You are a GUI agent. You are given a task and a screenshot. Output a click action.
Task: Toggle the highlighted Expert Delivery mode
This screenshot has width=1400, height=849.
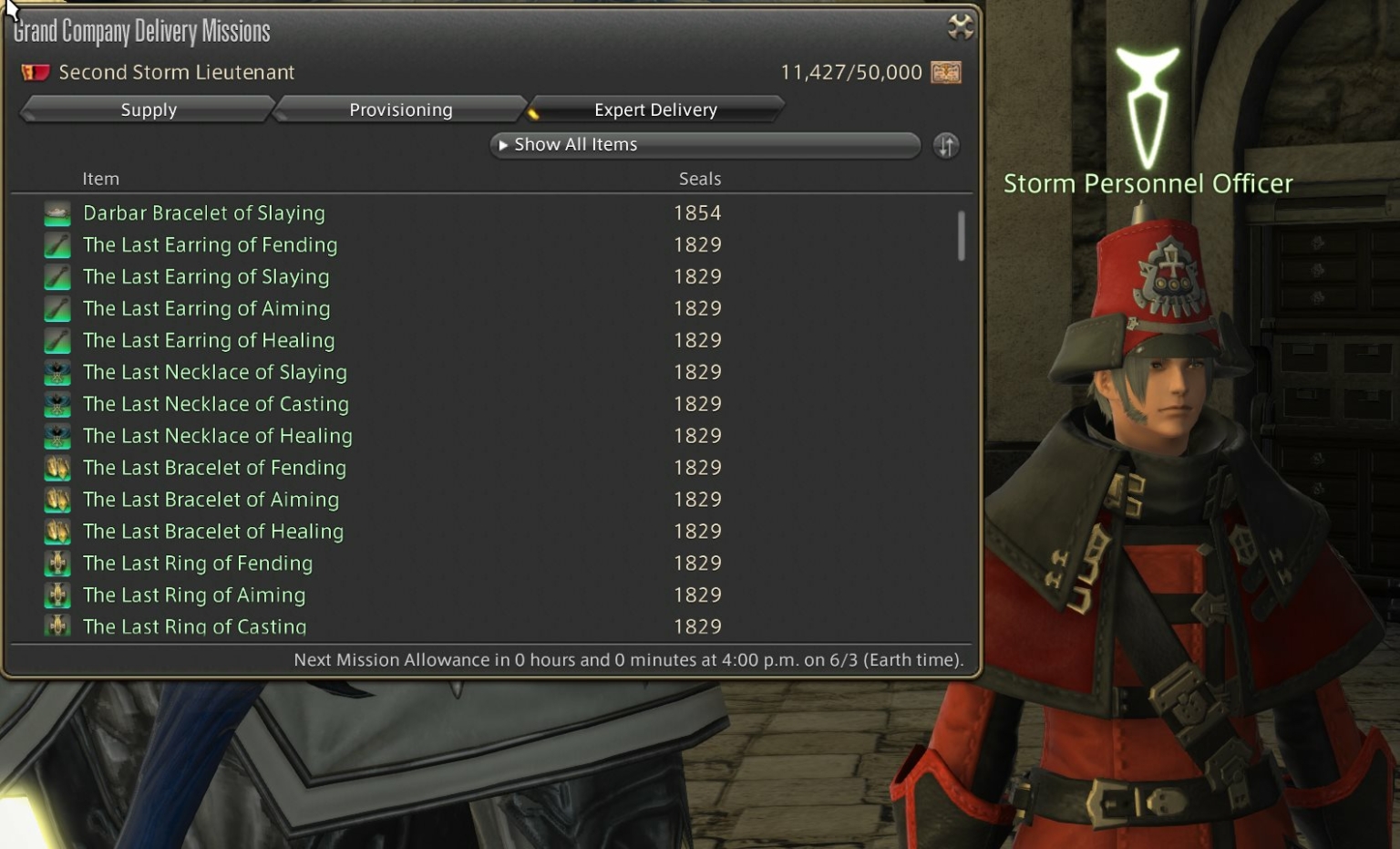(655, 109)
